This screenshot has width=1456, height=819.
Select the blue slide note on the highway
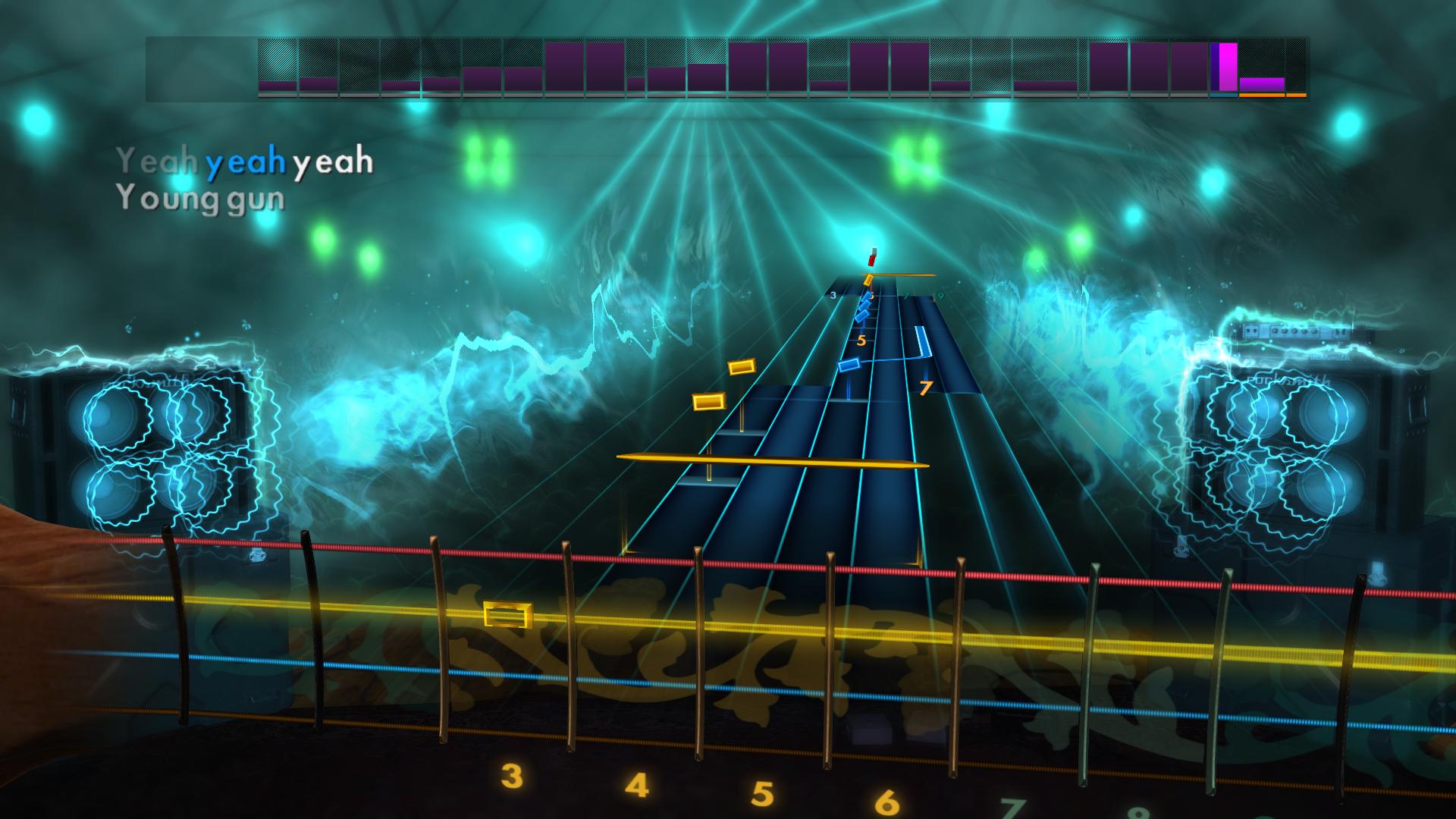pos(850,365)
